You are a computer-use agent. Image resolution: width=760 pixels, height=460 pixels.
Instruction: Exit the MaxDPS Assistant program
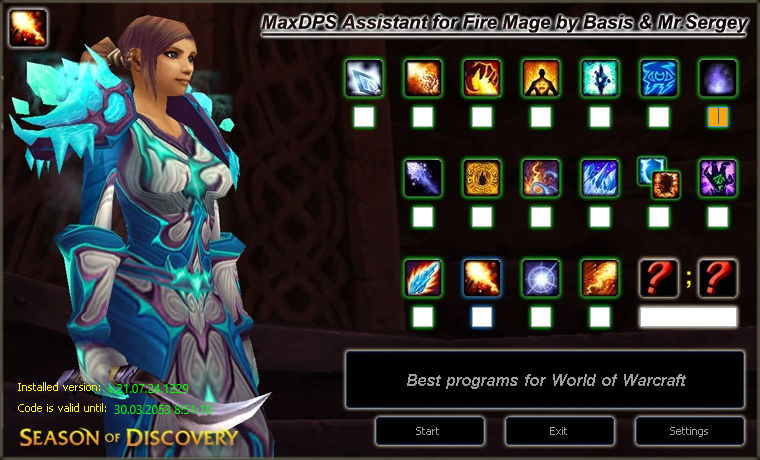[x=559, y=431]
